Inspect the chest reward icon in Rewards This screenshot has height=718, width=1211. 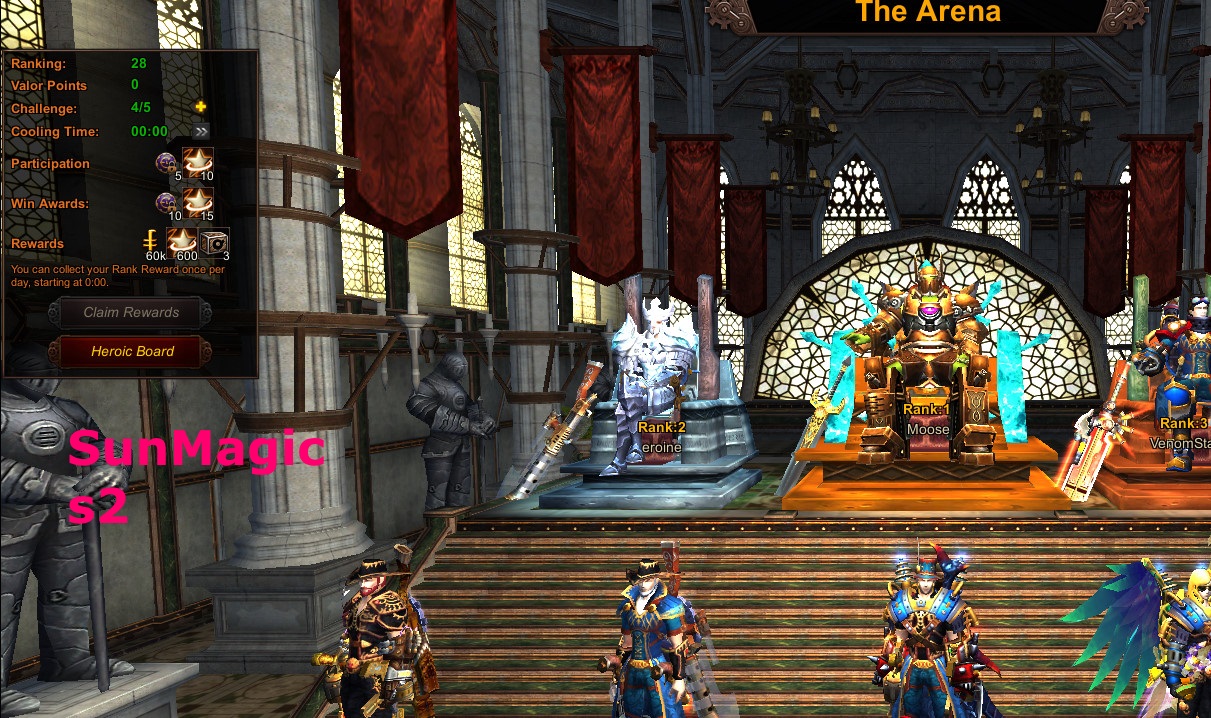pos(214,242)
